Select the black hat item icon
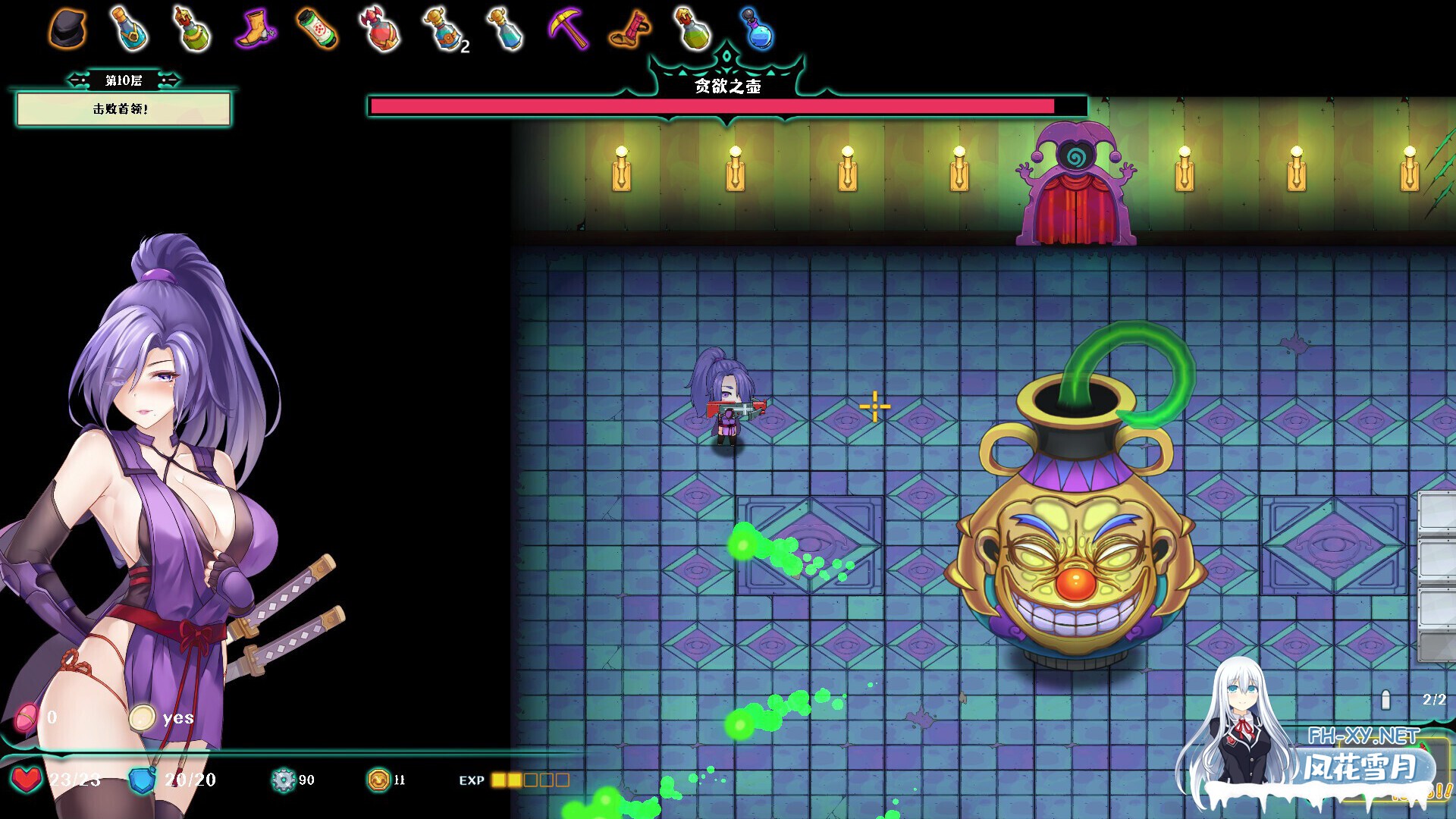This screenshot has width=1456, height=819. [x=67, y=30]
